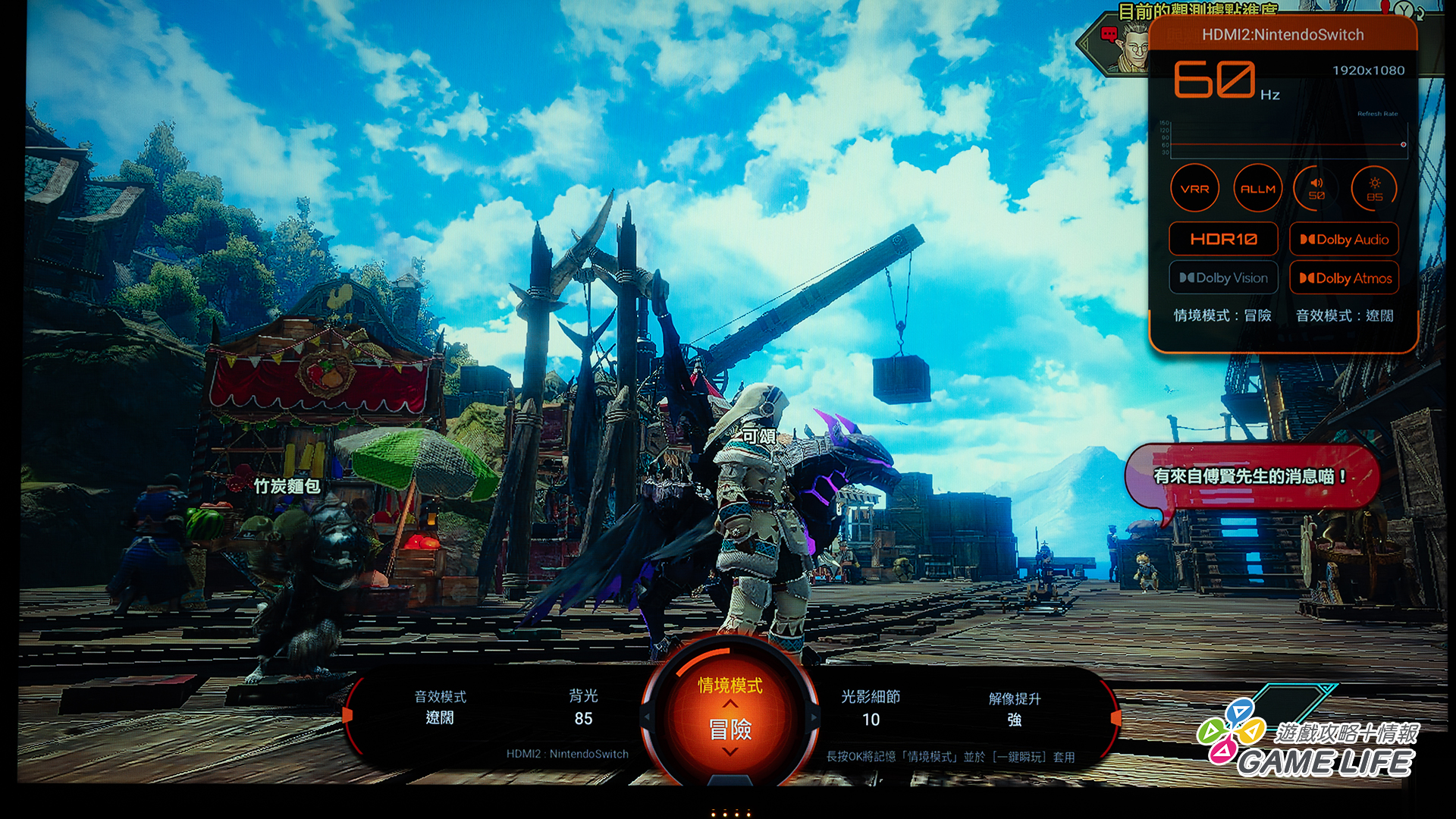Click the Dolby Vision badge

pyautogui.click(x=1223, y=278)
